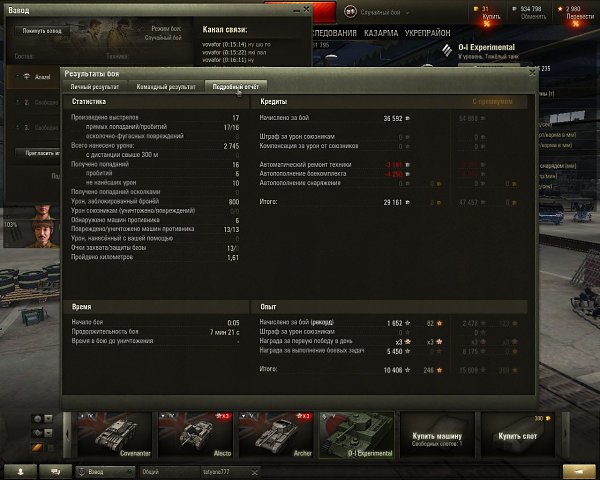Select the O-I Experimental tank
The image size is (600, 480).
(355, 437)
